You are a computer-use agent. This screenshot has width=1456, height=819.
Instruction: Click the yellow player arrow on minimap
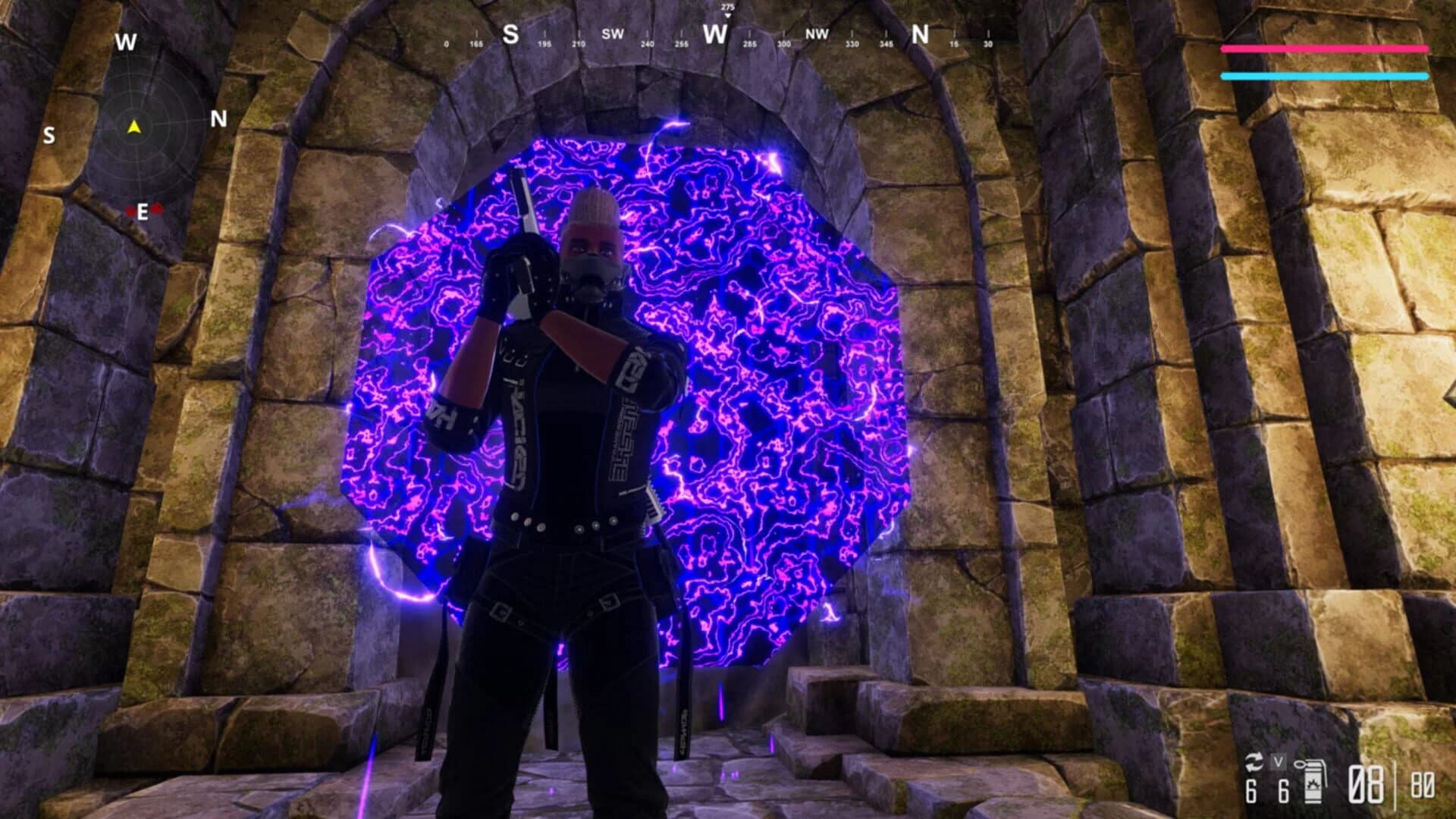(134, 128)
